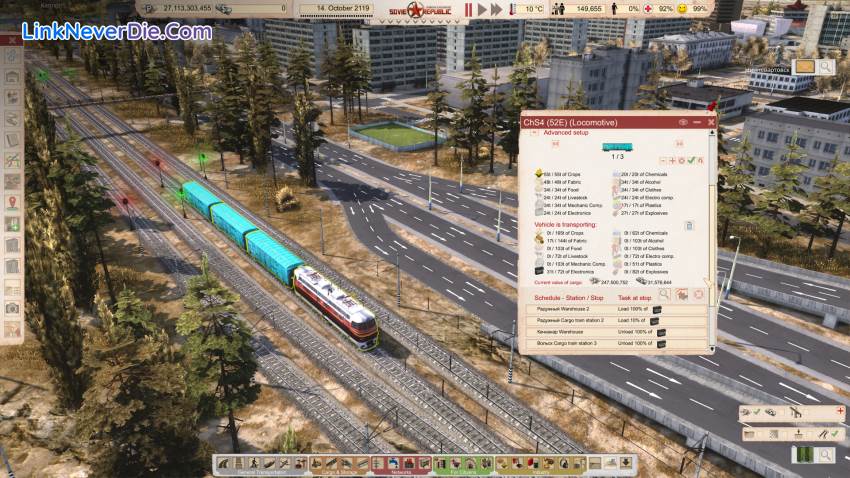The image size is (850, 478).
Task: Set game speed to normal play
Action: [x=483, y=9]
